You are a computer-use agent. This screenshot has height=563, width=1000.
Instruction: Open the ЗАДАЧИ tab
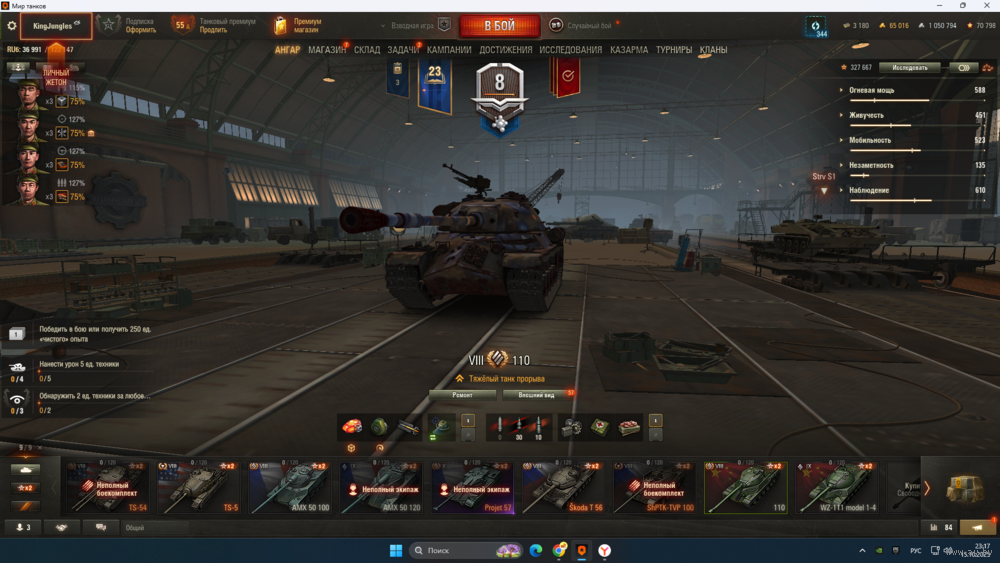click(x=403, y=50)
